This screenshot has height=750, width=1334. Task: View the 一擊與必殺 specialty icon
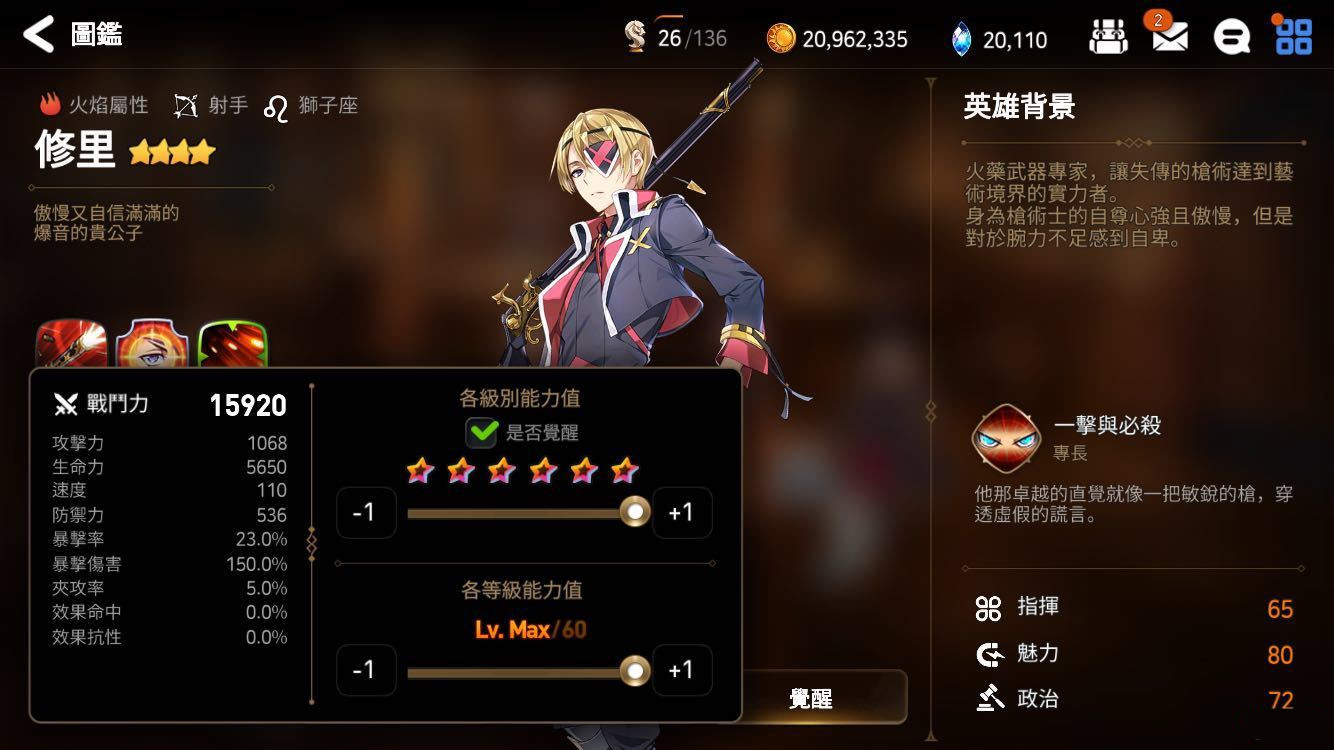pyautogui.click(x=1007, y=437)
